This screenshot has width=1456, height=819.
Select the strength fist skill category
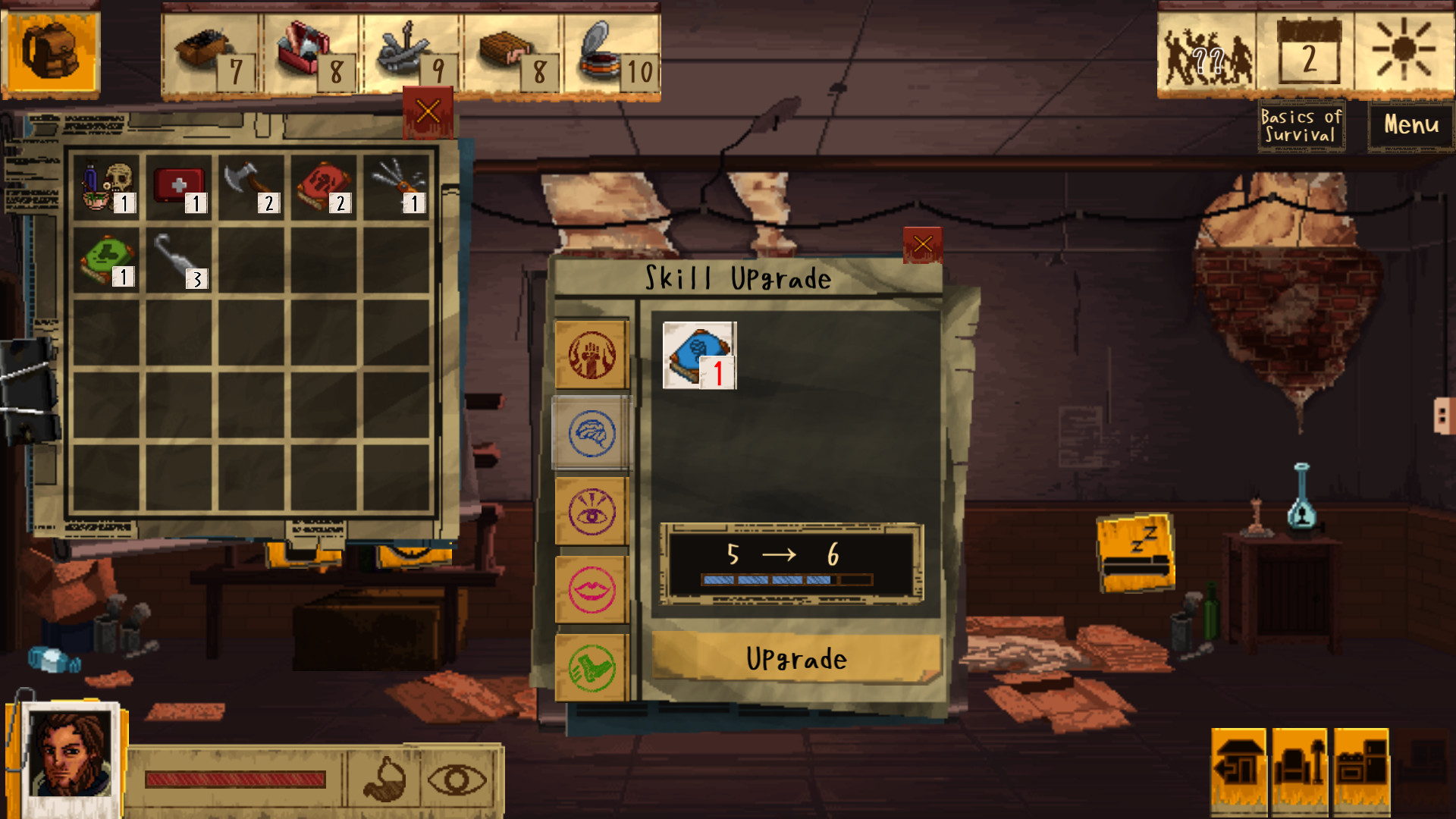[591, 353]
